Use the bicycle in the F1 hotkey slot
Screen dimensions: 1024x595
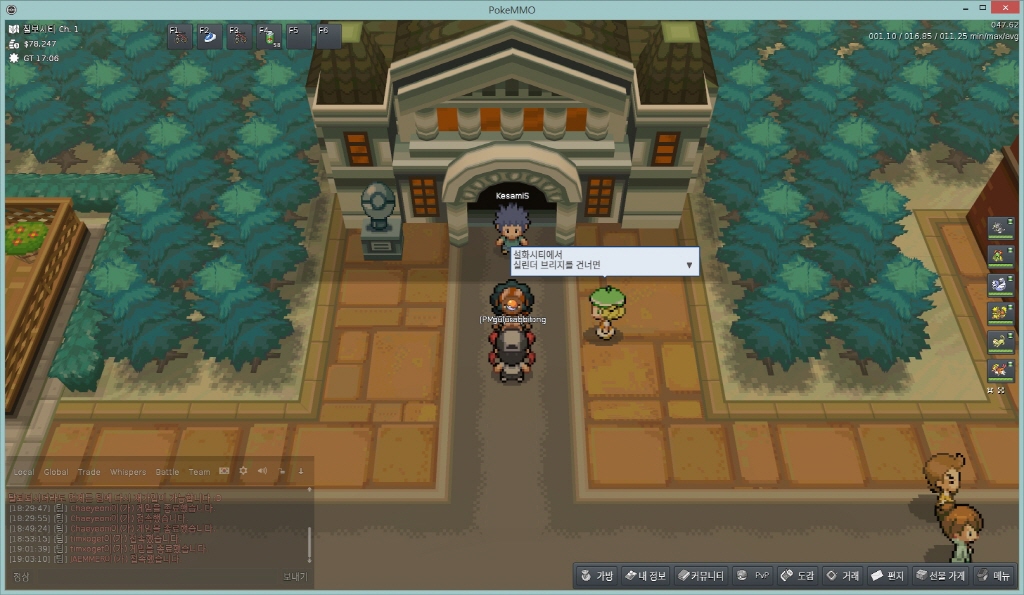tap(181, 37)
